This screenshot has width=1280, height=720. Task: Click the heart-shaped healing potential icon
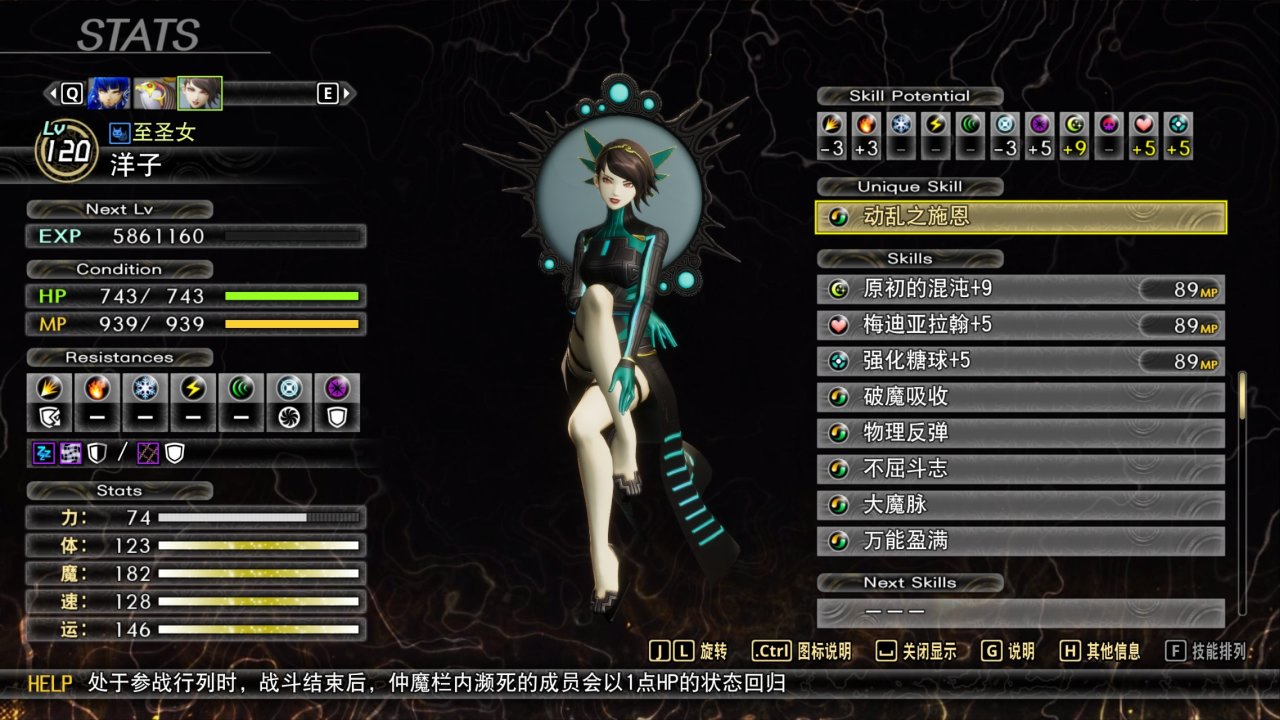(1144, 125)
